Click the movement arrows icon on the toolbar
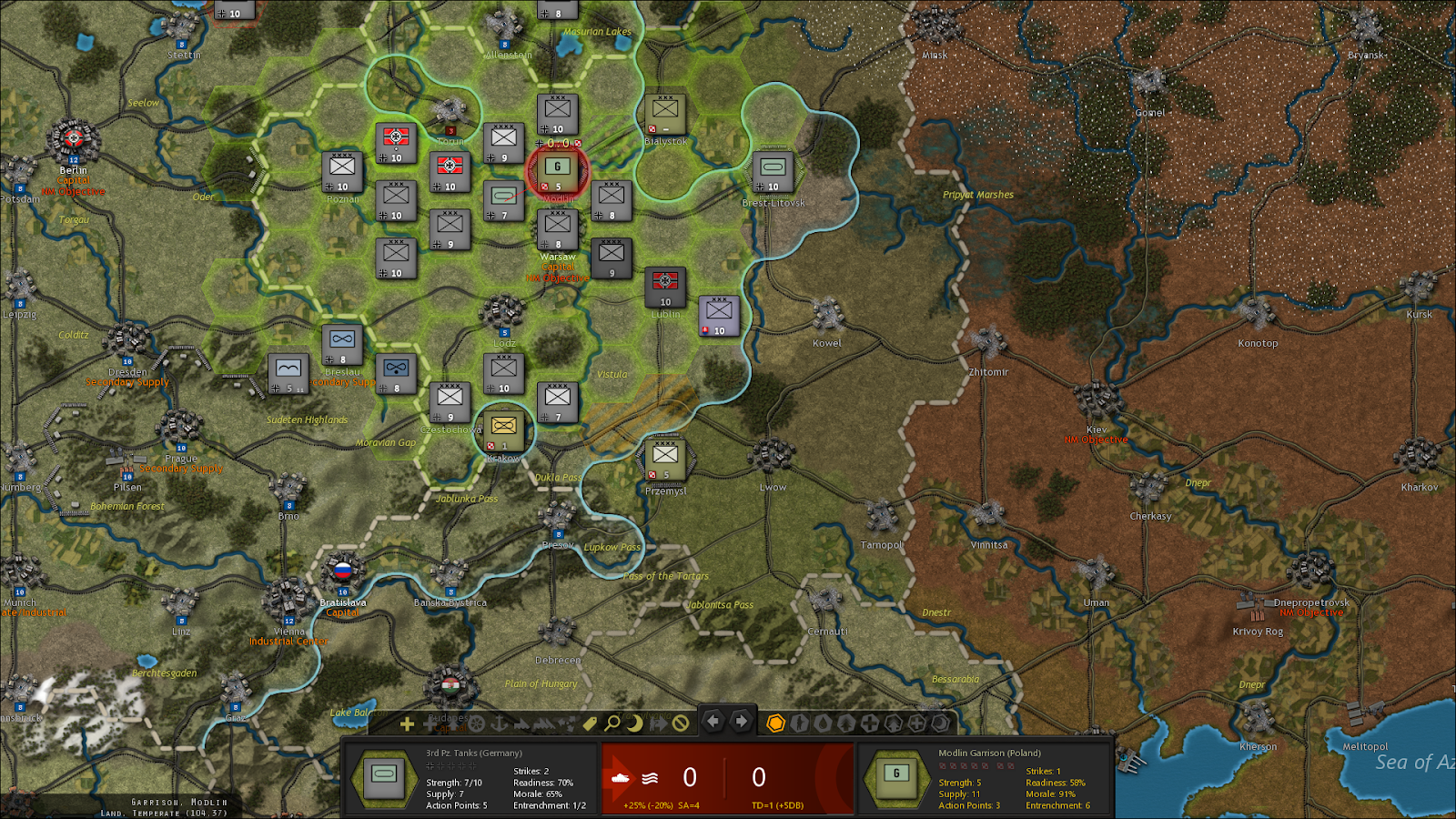This screenshot has width=1456, height=819. (659, 725)
